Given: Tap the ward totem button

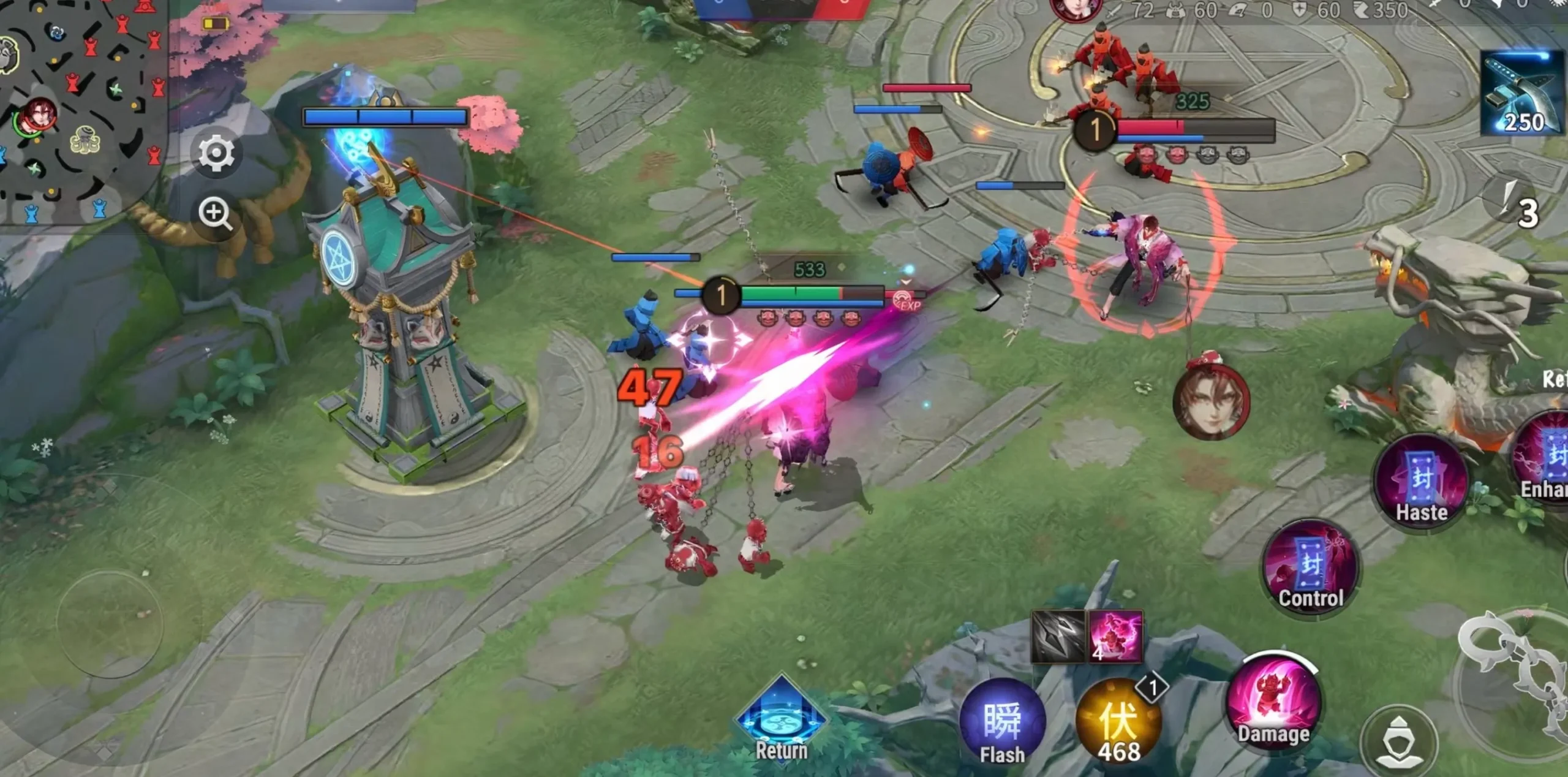Looking at the screenshot, I should 1399,741.
